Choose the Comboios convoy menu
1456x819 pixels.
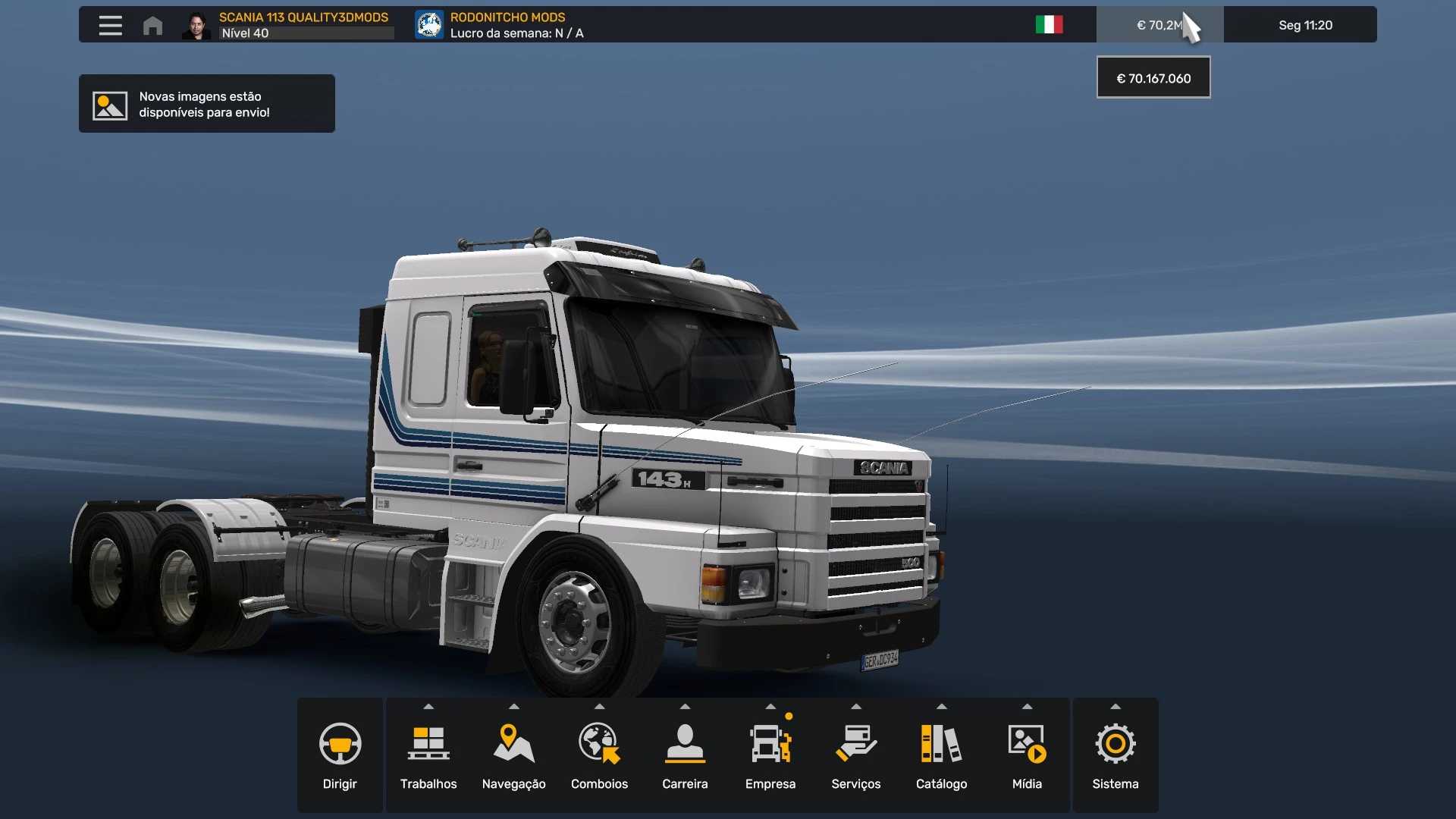[x=599, y=756]
